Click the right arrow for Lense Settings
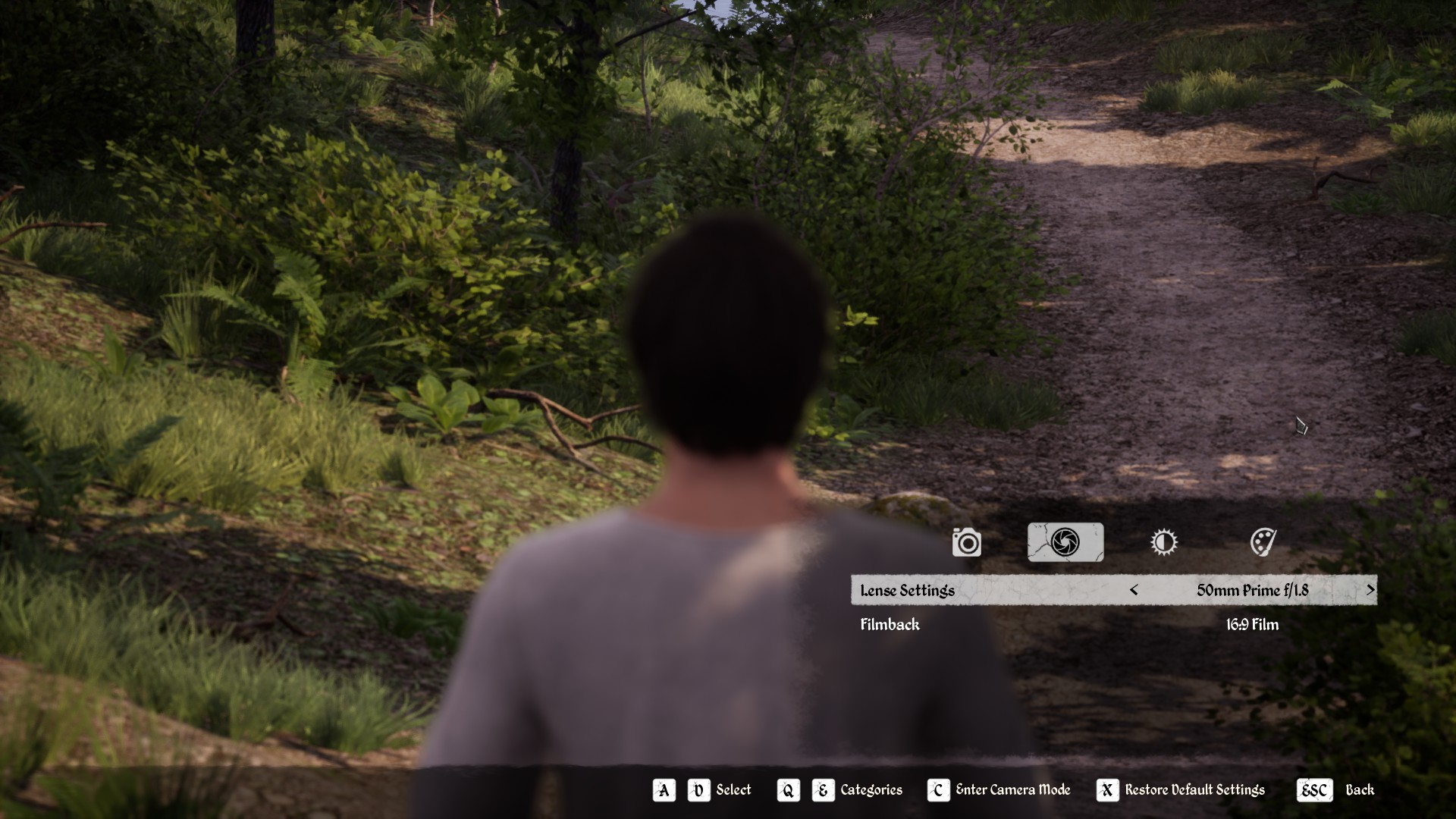 pos(1370,590)
